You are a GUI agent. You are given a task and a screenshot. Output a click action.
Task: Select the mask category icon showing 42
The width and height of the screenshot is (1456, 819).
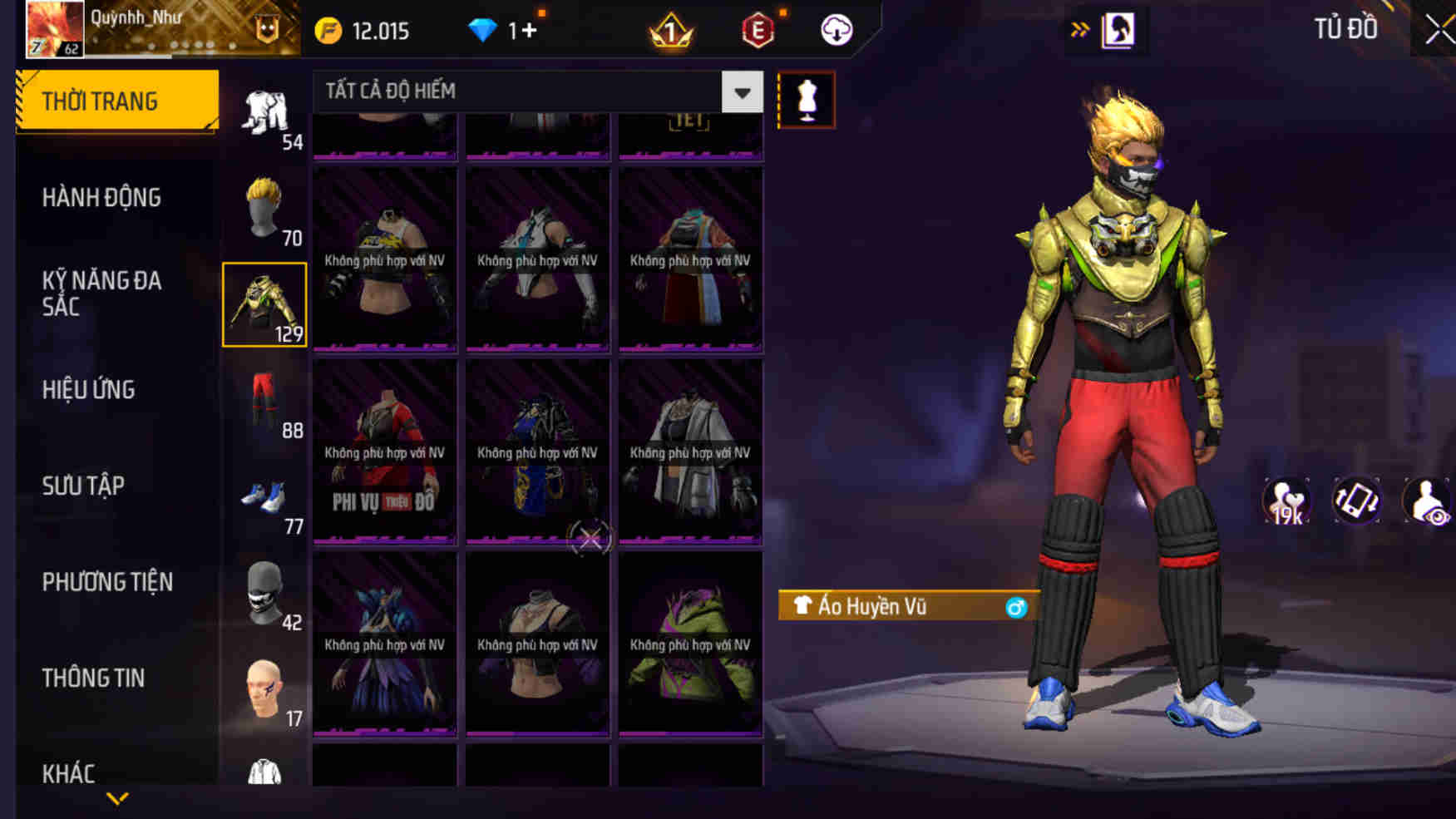point(264,599)
